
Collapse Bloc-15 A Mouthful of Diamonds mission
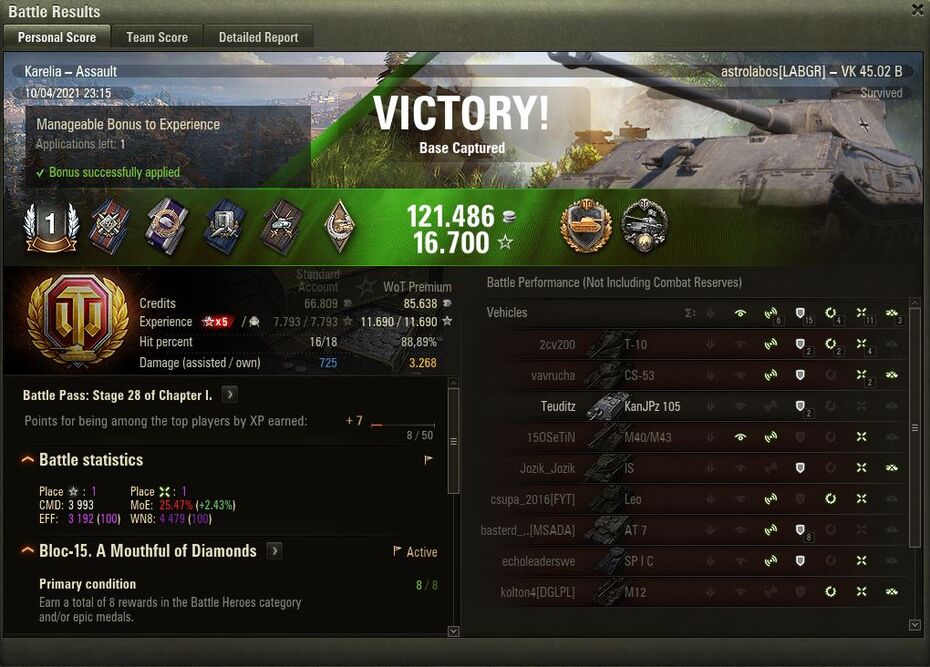(28, 551)
